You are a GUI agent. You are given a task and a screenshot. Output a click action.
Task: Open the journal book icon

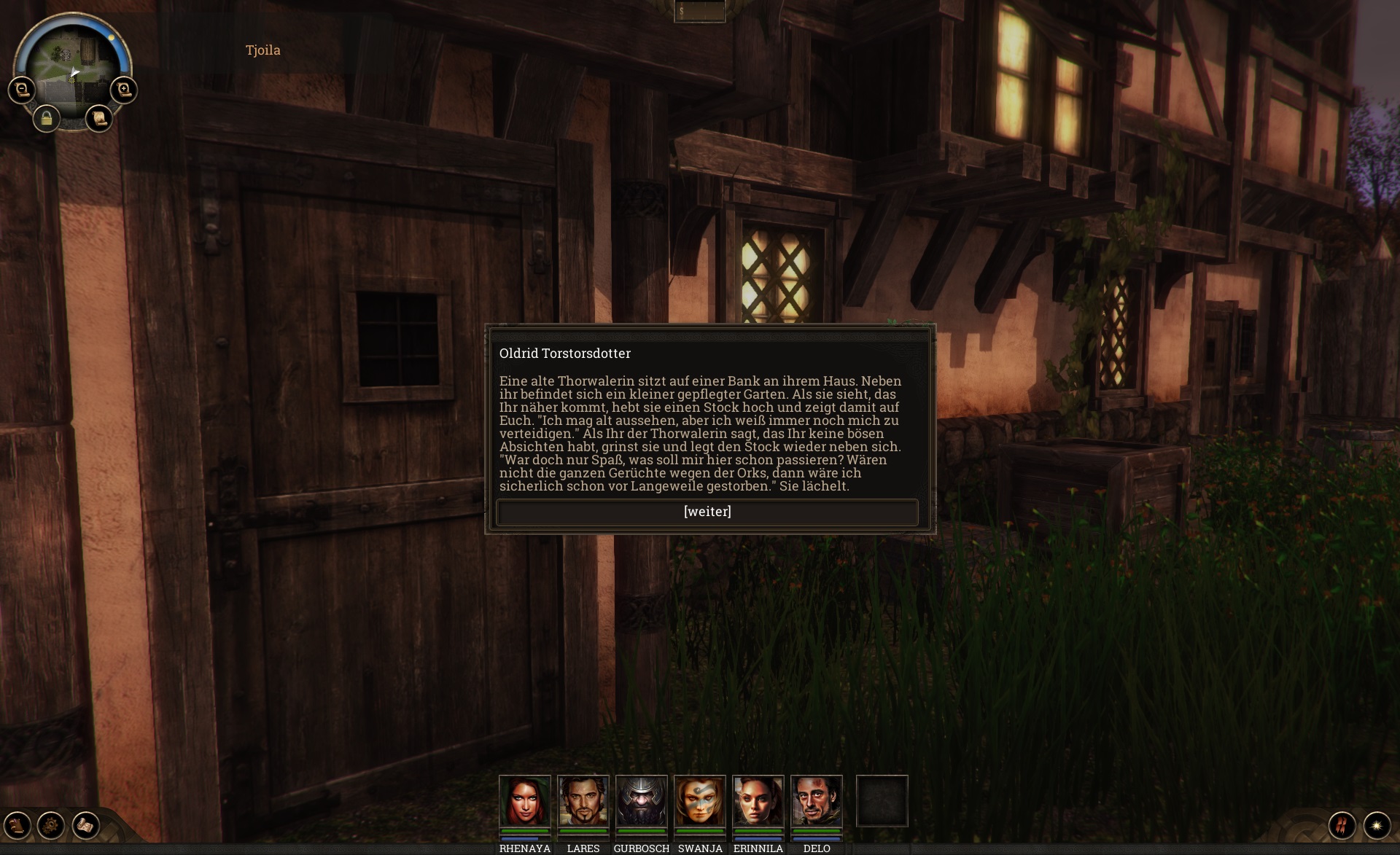pyautogui.click(x=17, y=825)
